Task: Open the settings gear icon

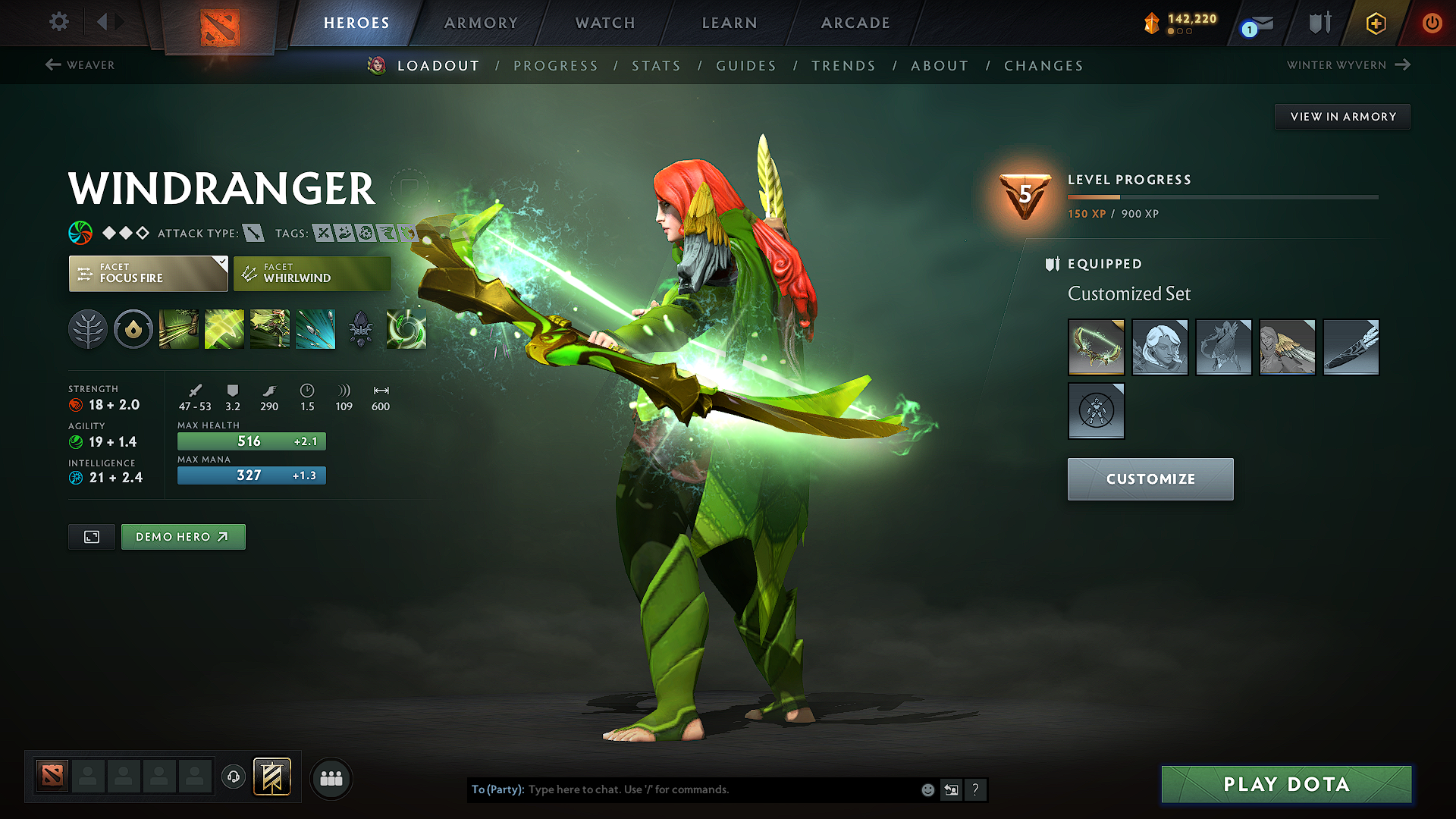Action: tap(58, 23)
